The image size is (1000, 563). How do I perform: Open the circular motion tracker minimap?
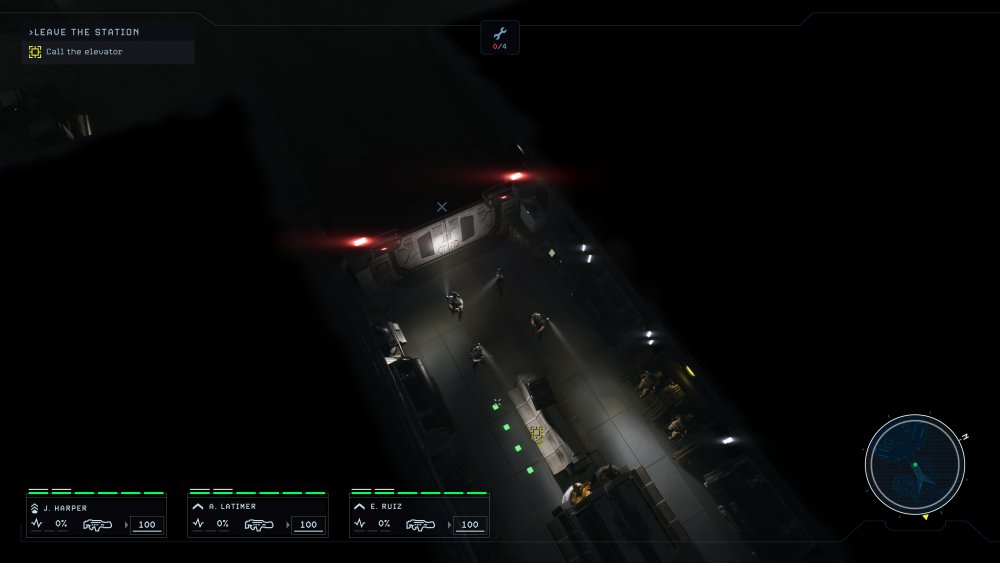coord(914,464)
